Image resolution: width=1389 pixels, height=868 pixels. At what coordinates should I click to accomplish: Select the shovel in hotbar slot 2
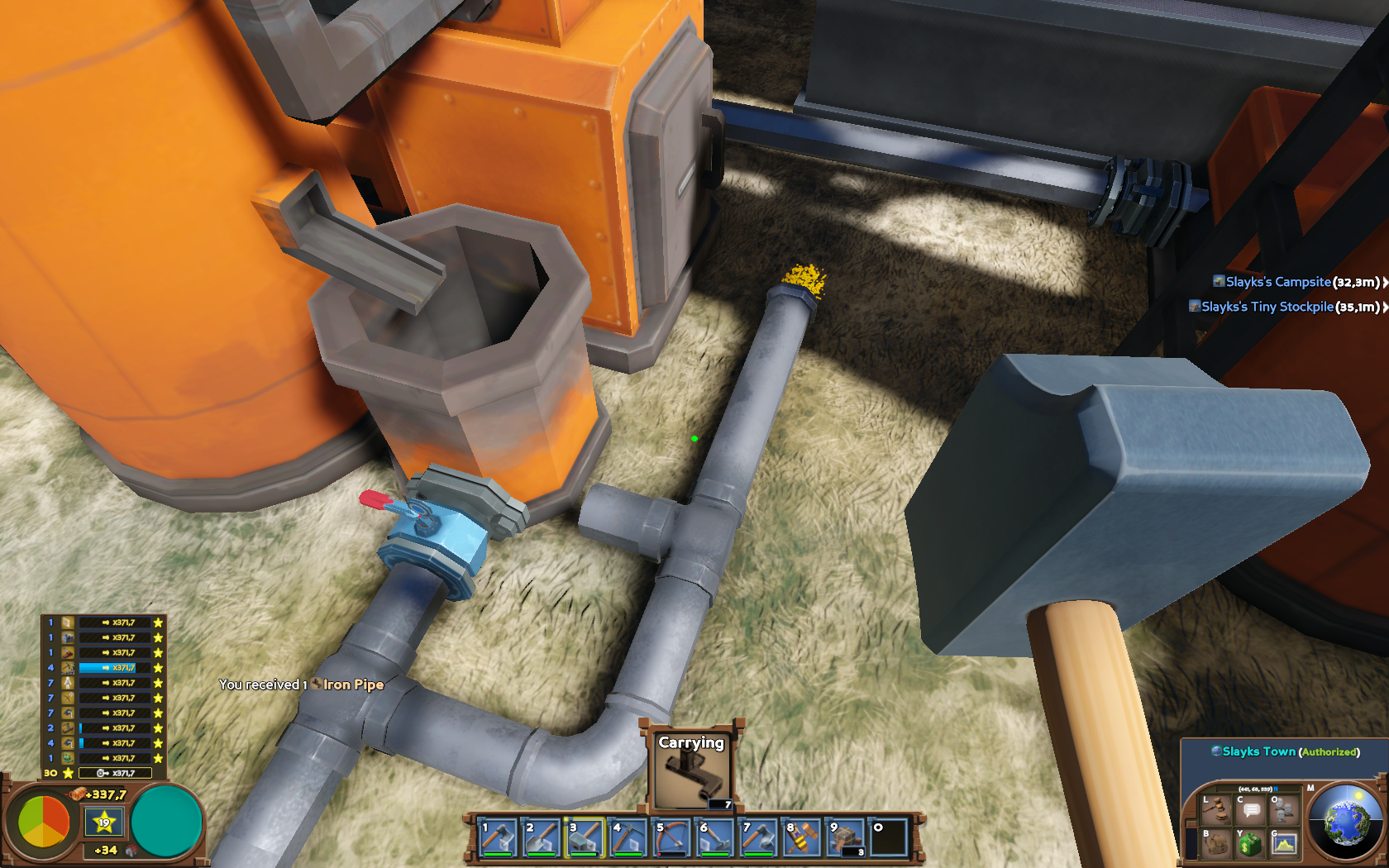tap(542, 837)
